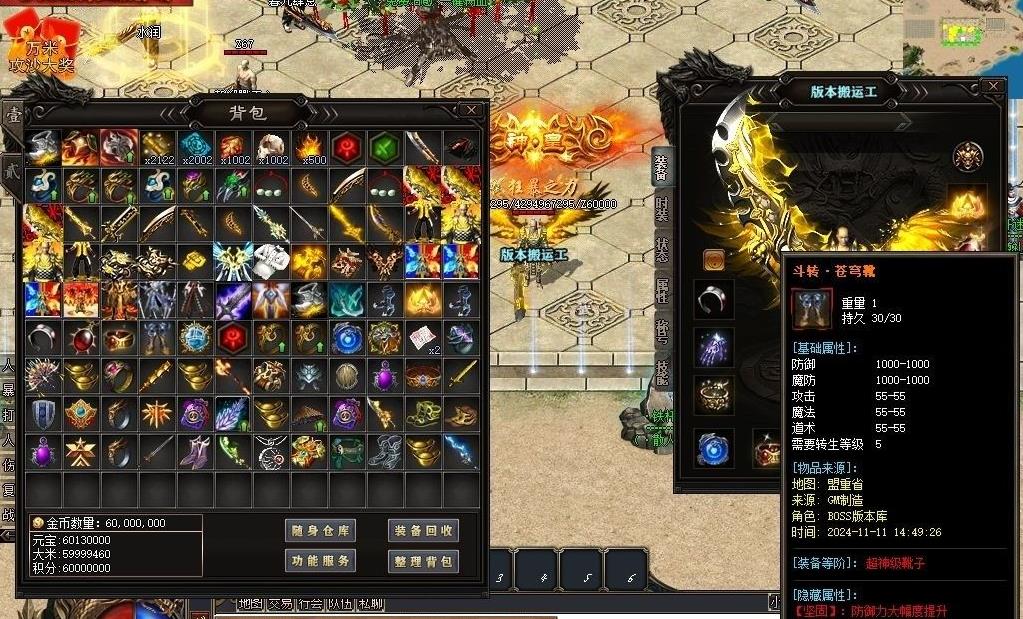Image resolution: width=1023 pixels, height=619 pixels.
Task: Select the 交易 trade chat tab
Action: [280, 604]
